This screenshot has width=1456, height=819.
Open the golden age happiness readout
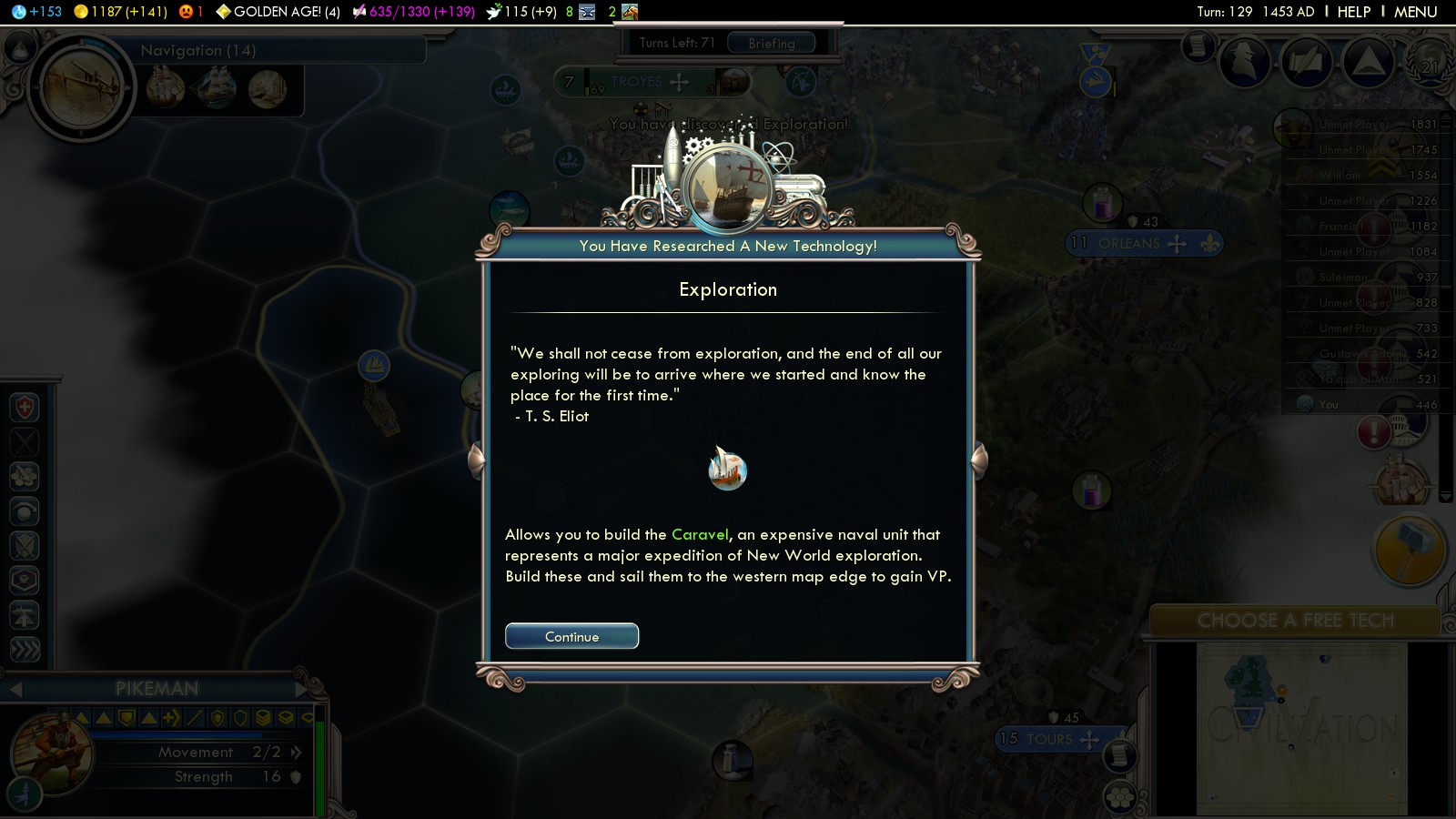(278, 12)
